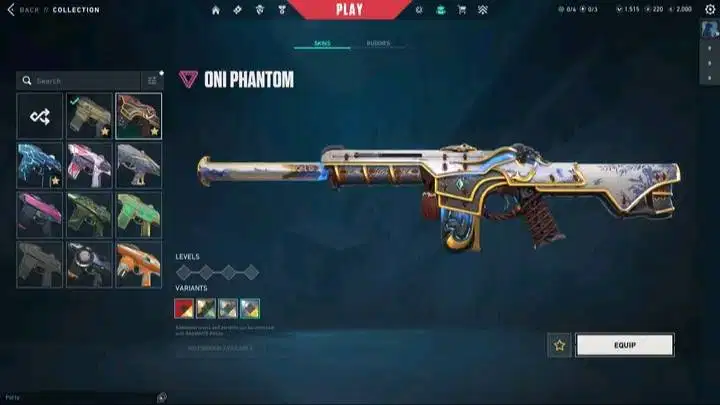Image resolution: width=720 pixels, height=405 pixels.
Task: Open the home icon in top navigation
Action: [216, 10]
